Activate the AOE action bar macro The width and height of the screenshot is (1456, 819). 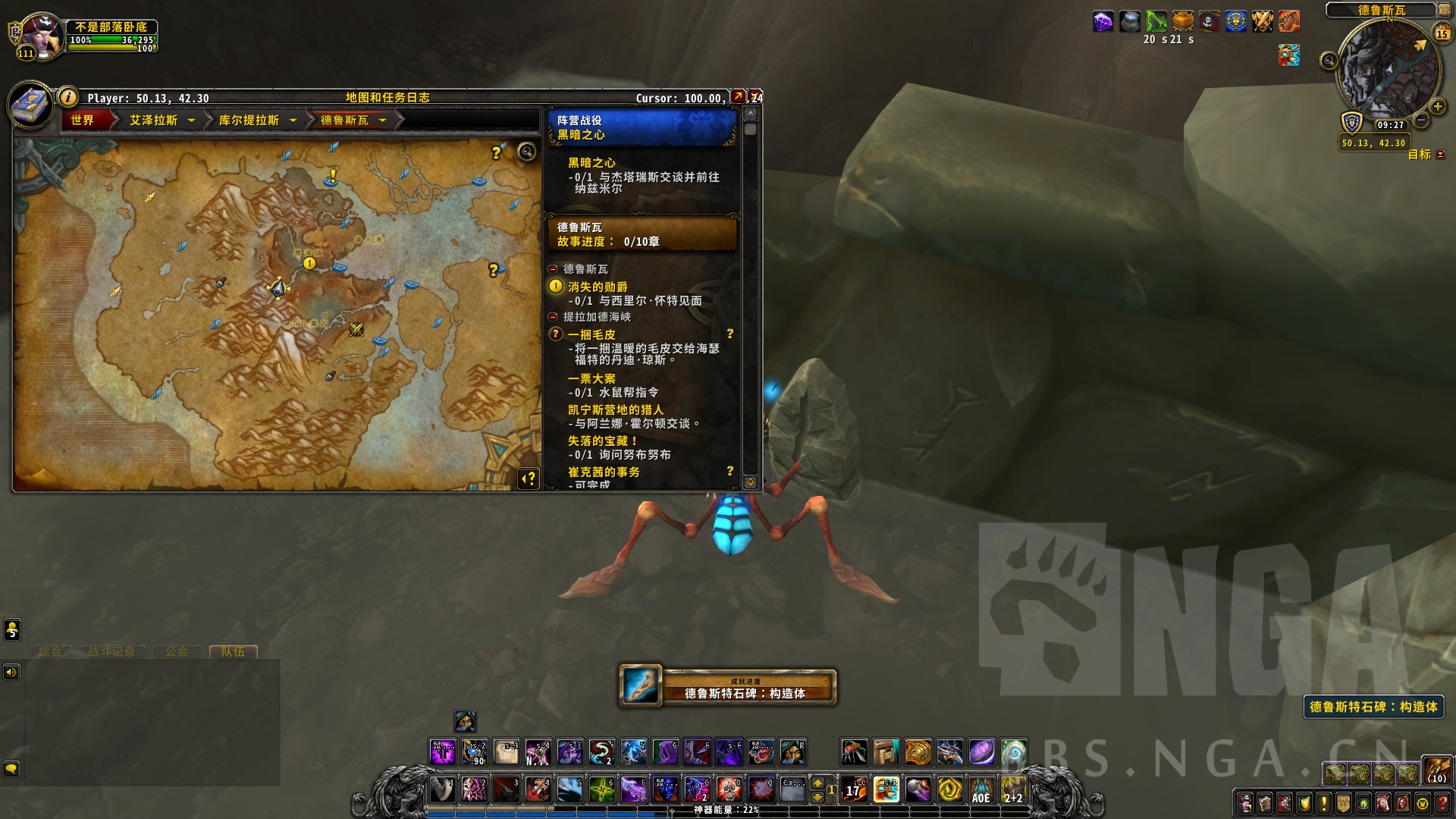981,790
